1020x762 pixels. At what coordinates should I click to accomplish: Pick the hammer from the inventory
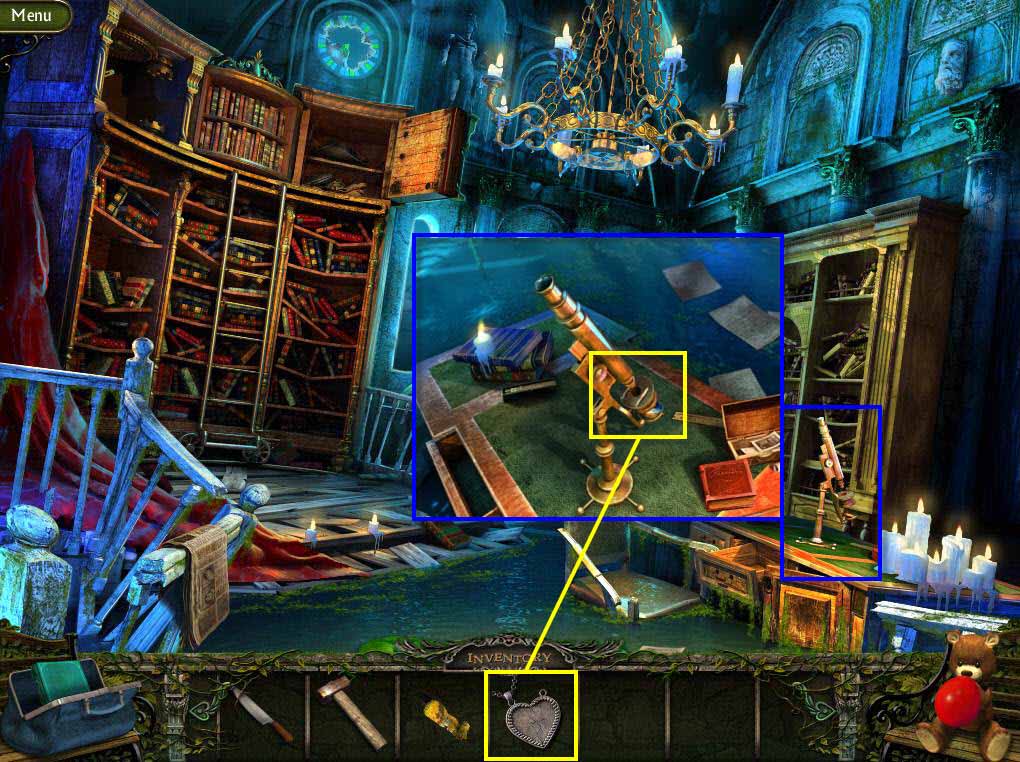(351, 711)
